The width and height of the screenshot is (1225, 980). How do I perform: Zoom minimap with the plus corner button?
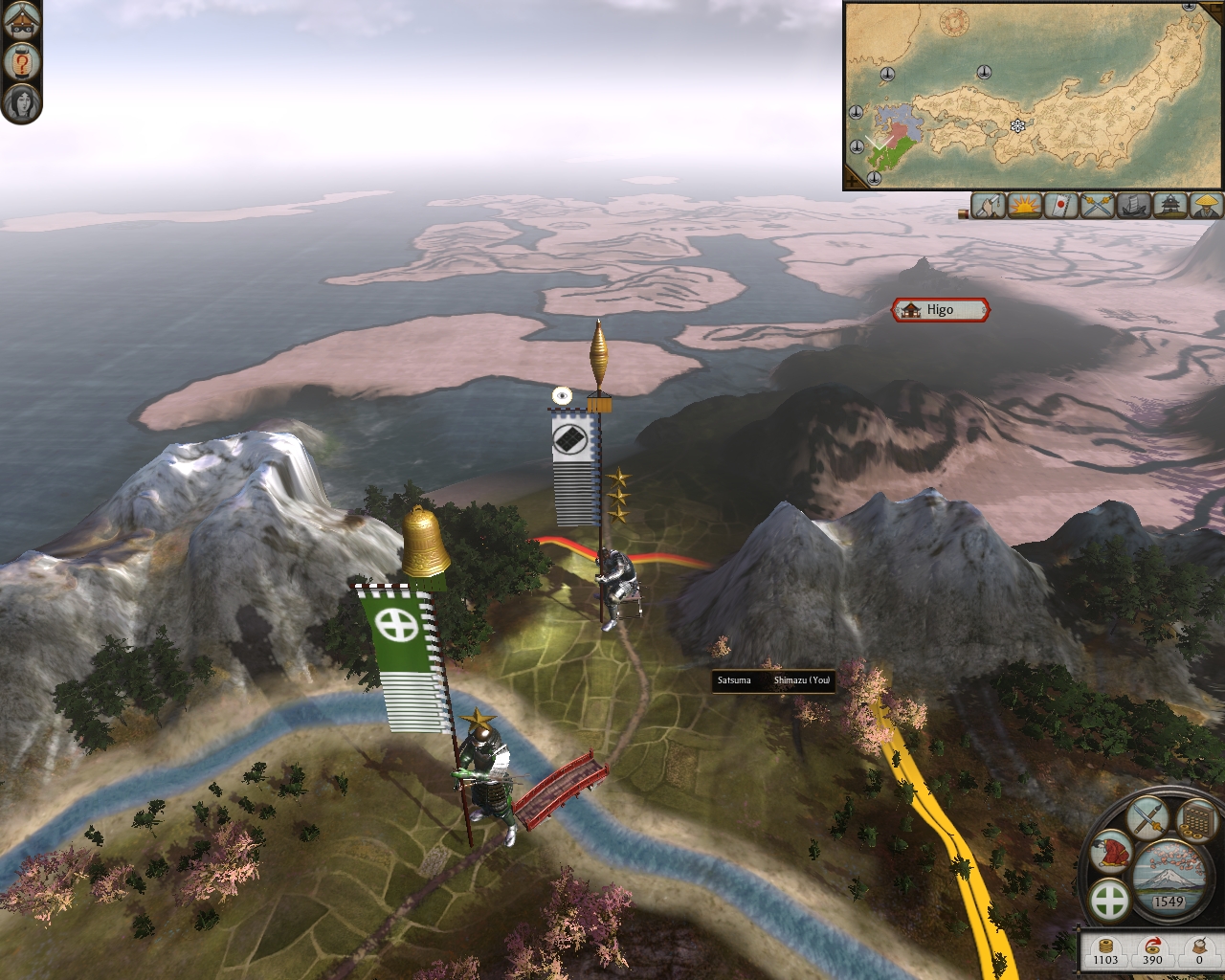click(852, 180)
